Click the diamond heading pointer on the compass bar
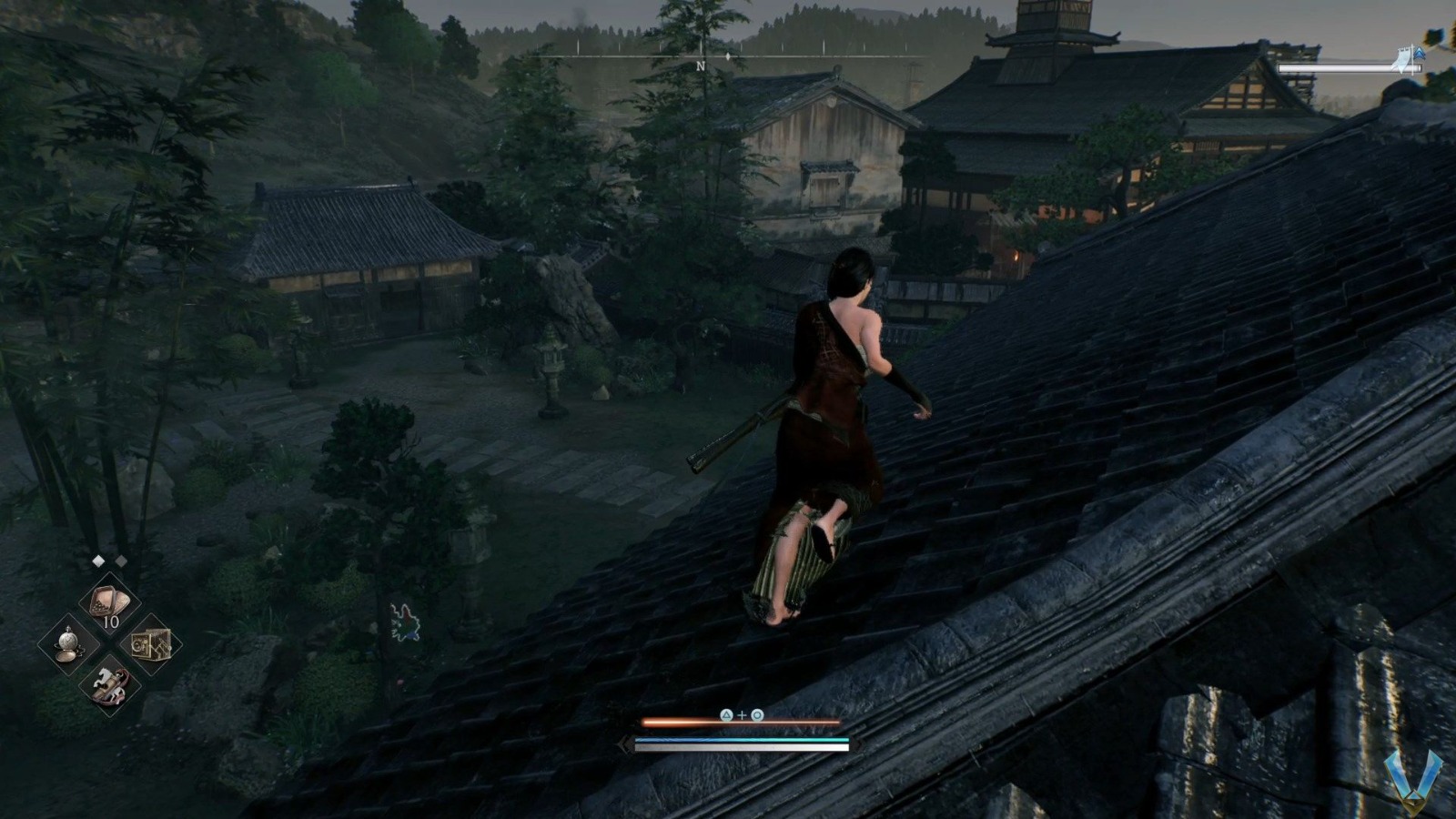Image resolution: width=1456 pixels, height=819 pixels. click(728, 56)
